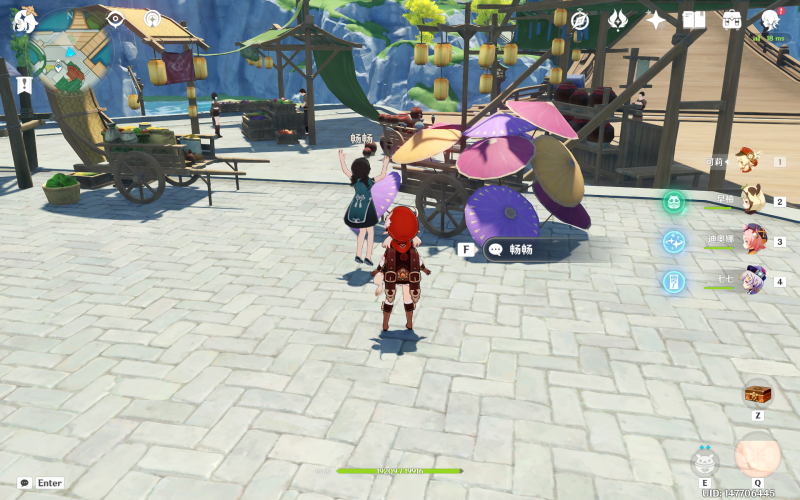Open the co-op character head icon
This screenshot has height=500, width=800.
point(770,20)
